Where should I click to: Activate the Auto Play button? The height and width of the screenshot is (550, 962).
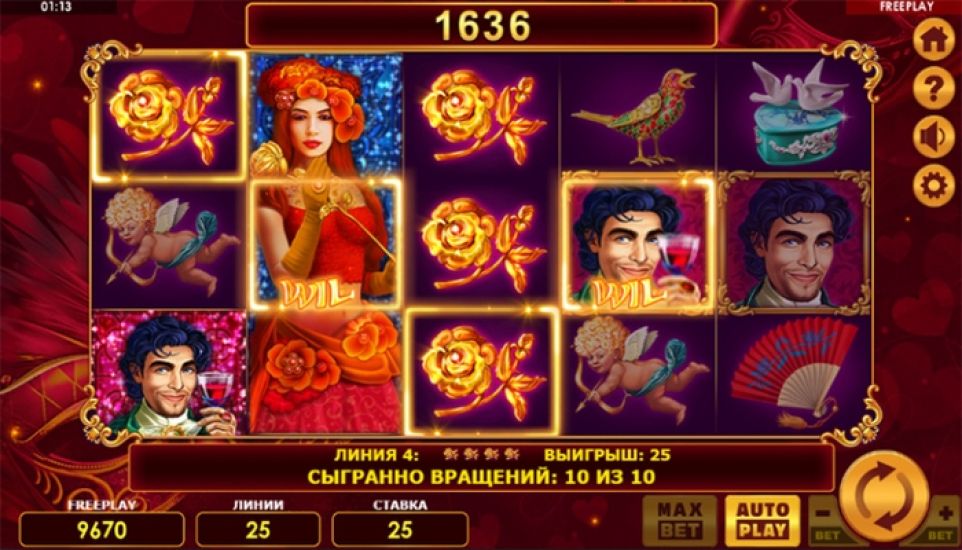(762, 520)
